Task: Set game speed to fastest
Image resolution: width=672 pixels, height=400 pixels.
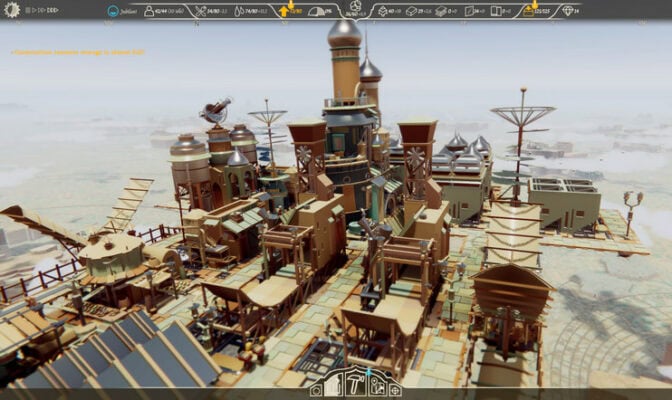Action: (x=52, y=10)
